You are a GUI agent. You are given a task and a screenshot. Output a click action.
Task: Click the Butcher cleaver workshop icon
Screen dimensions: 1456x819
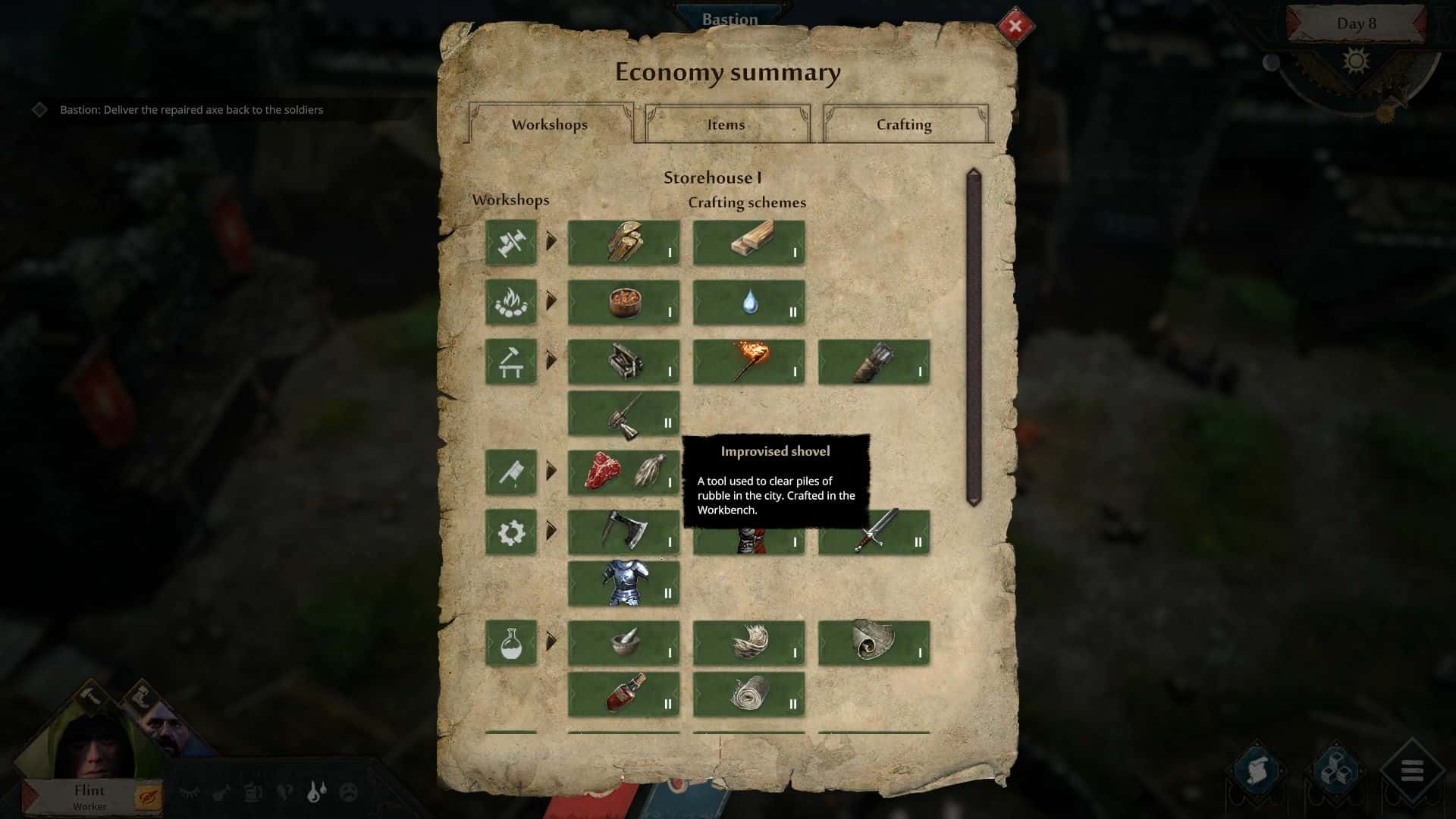point(511,472)
